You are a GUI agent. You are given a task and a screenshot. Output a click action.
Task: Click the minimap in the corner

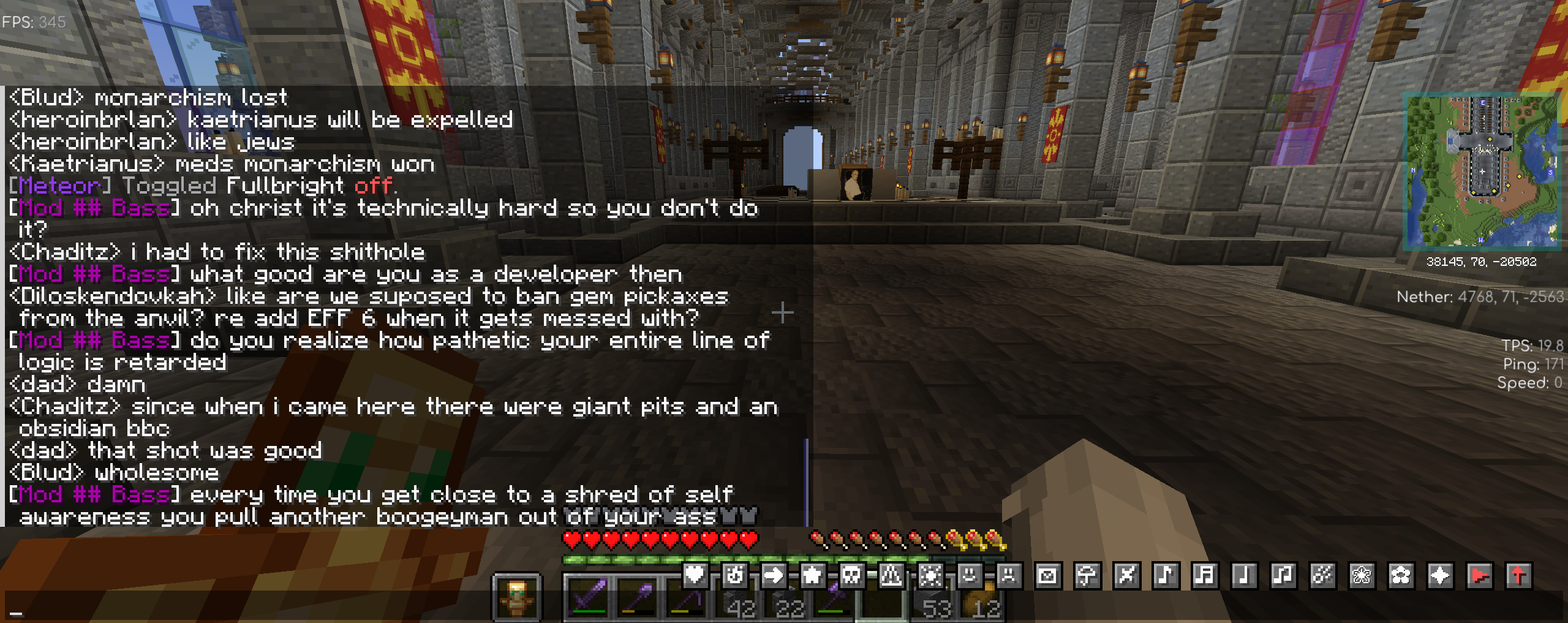point(1481,172)
